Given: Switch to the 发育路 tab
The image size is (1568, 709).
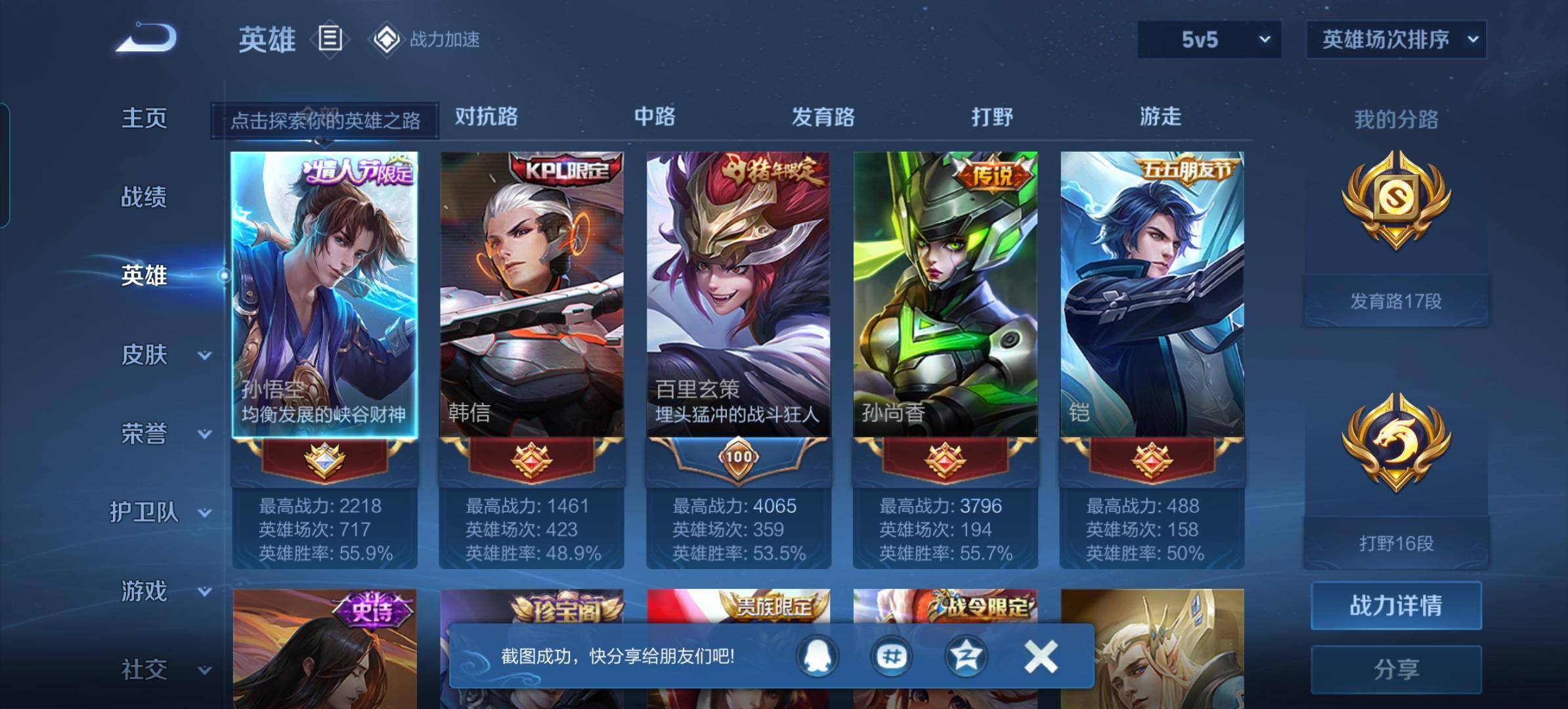Looking at the screenshot, I should pos(823,117).
